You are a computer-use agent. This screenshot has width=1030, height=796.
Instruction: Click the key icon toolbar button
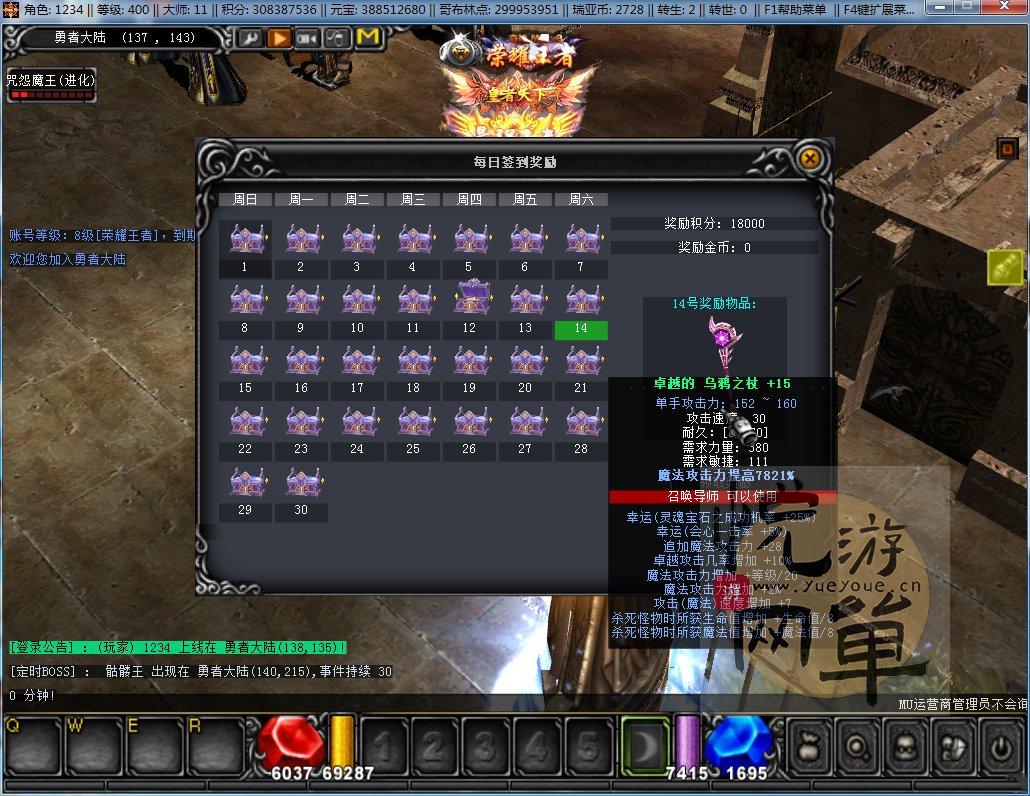coord(249,38)
